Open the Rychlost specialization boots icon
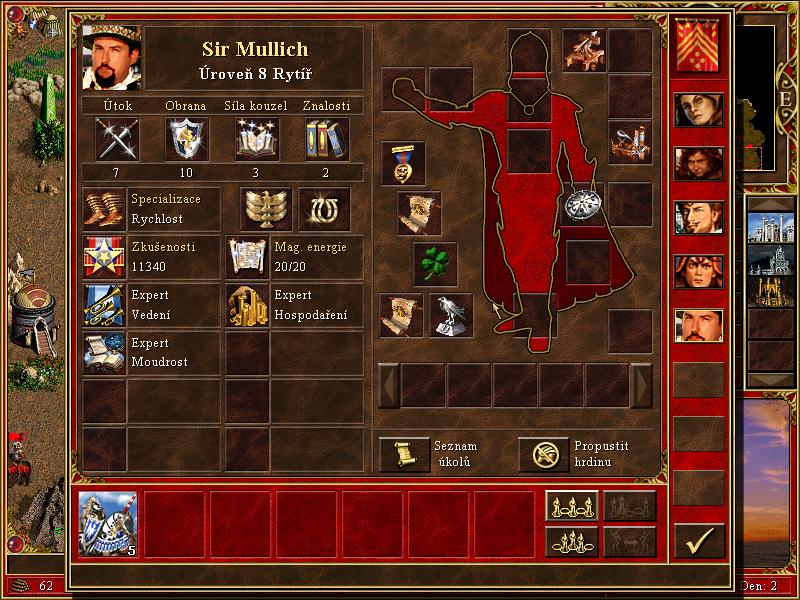The height and width of the screenshot is (600, 800). click(103, 208)
